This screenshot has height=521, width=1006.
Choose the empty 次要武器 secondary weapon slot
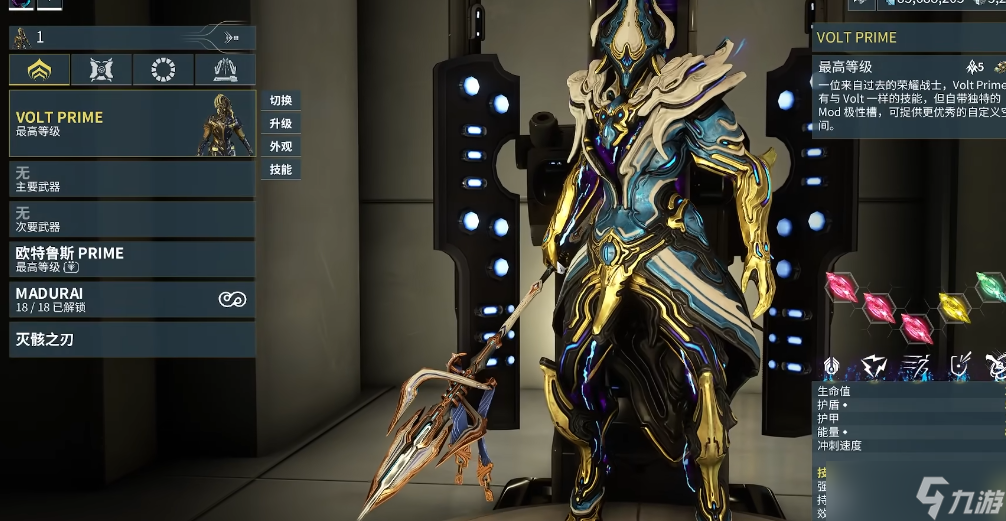(132, 220)
